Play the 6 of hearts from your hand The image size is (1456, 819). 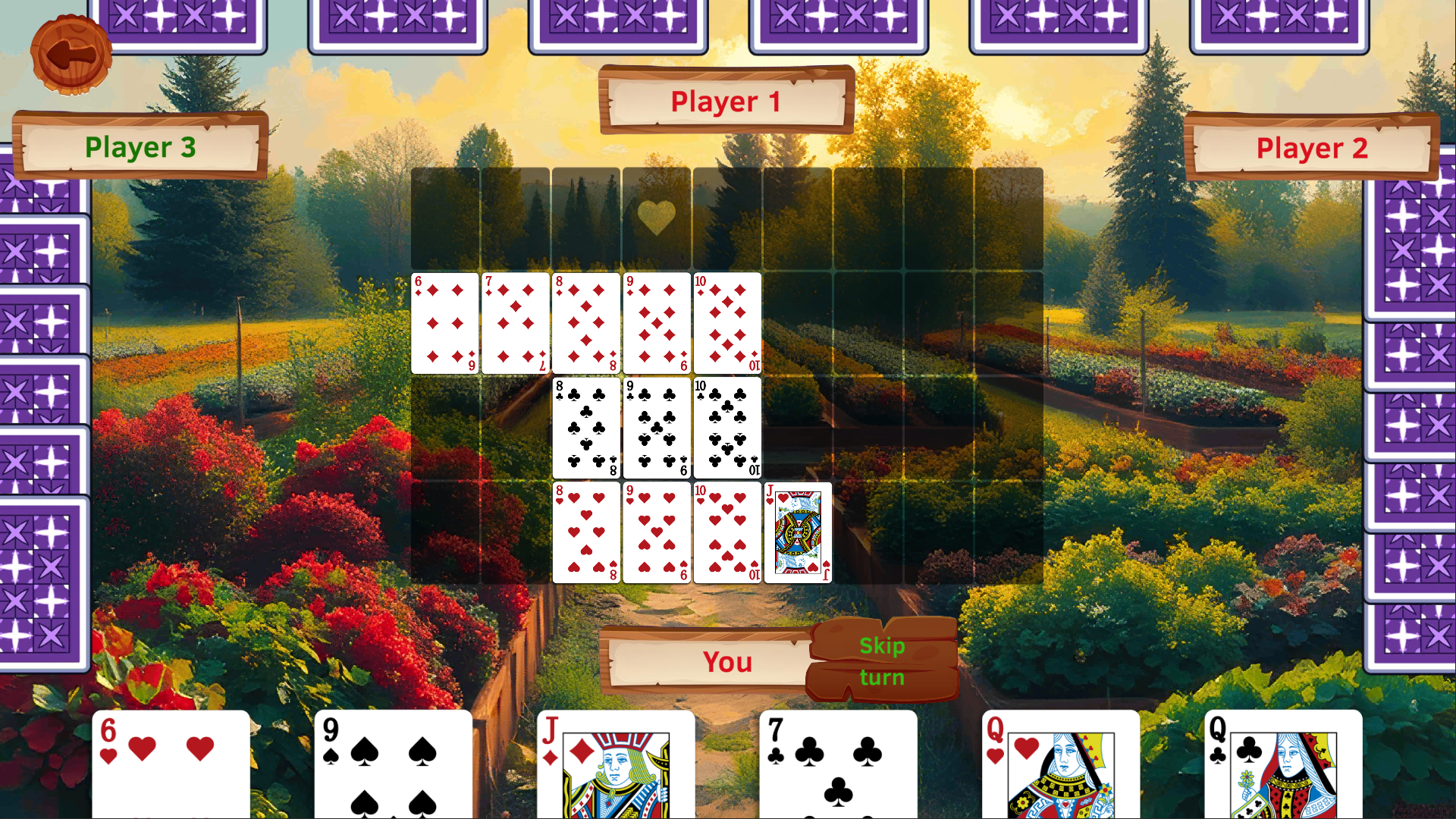[171, 766]
